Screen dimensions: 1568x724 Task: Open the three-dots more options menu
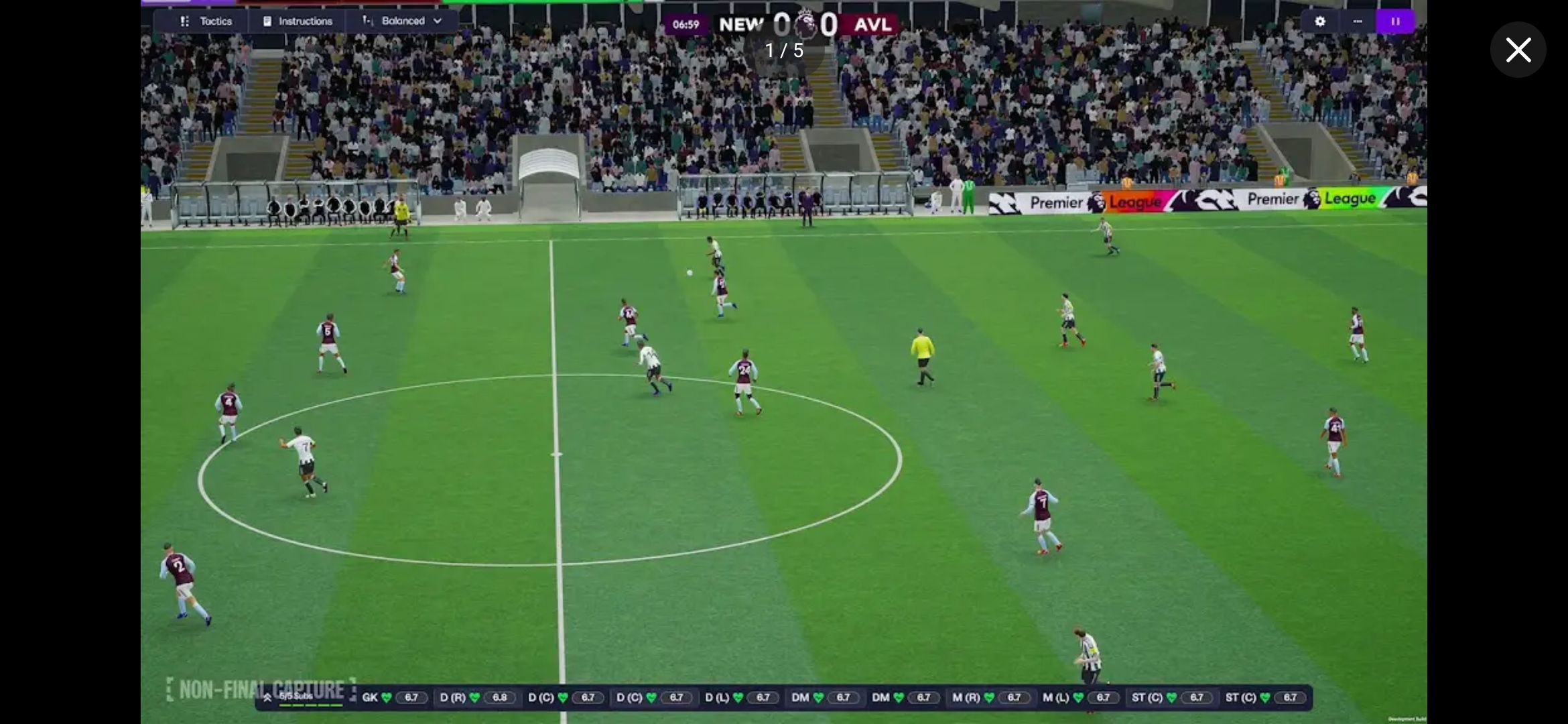1358,21
